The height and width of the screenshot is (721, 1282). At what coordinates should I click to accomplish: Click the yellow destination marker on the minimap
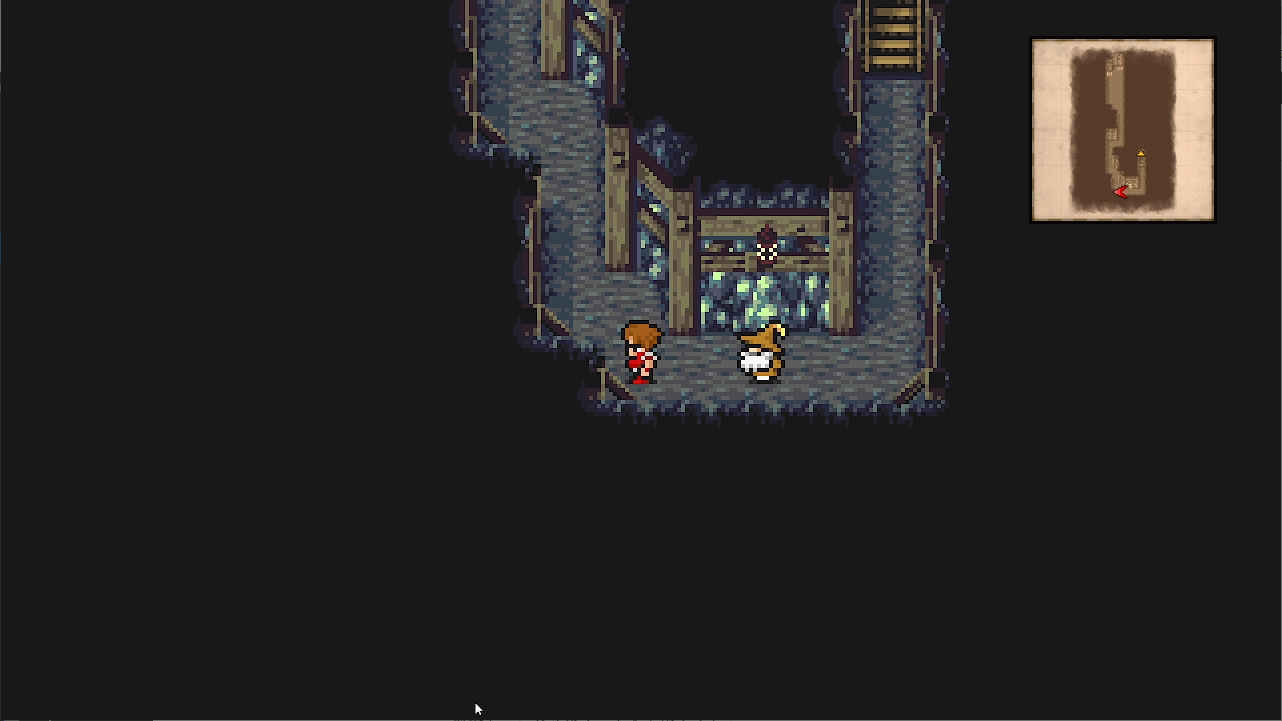(1142, 153)
